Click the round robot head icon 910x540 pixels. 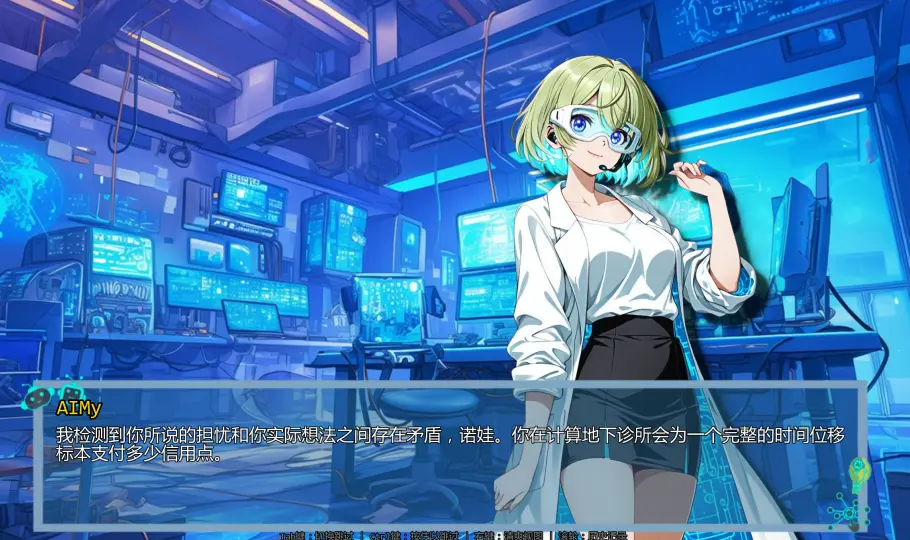point(37,397)
